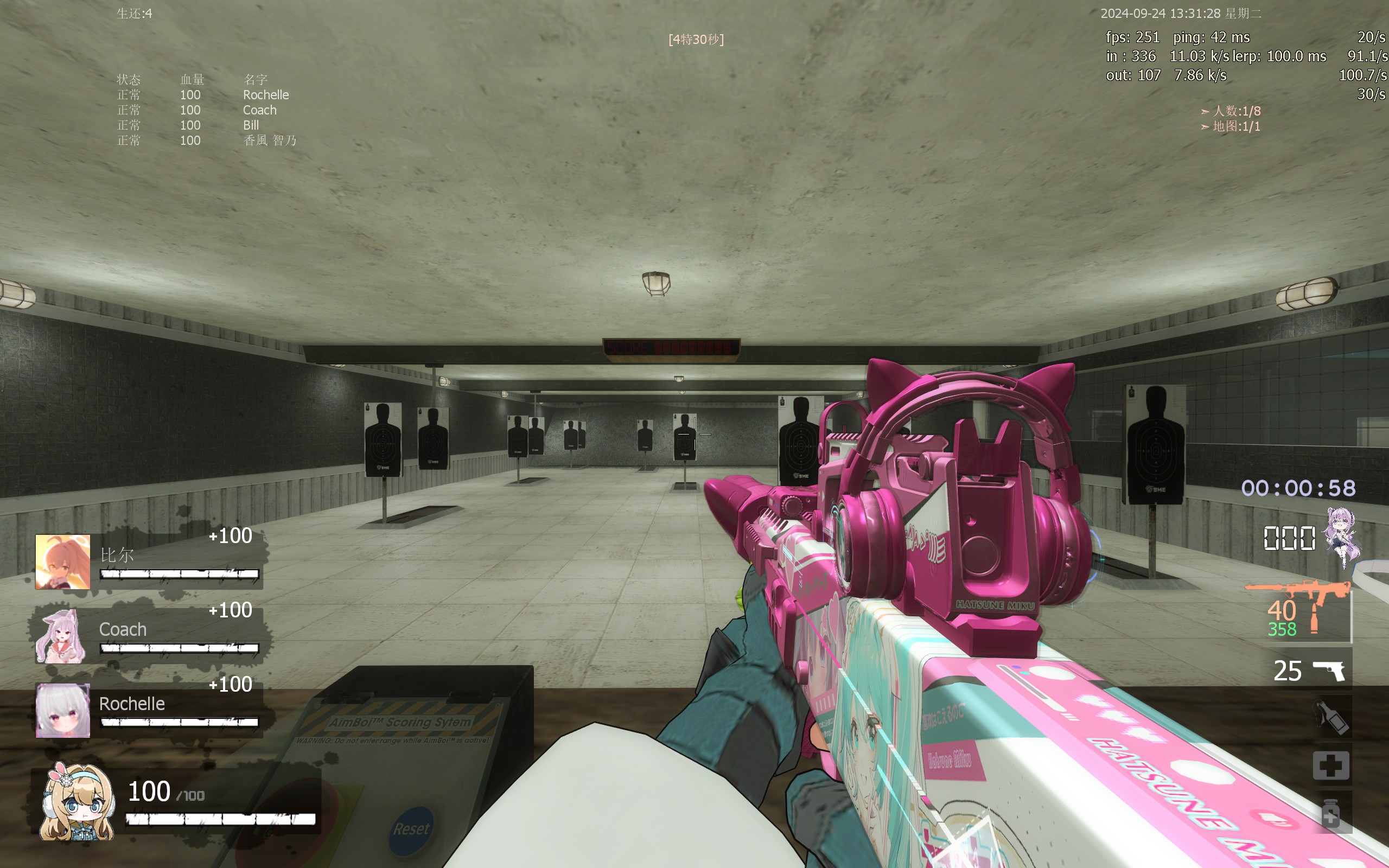
Task: Switch to the pistol weapon slot
Action: pyautogui.click(x=1327, y=670)
